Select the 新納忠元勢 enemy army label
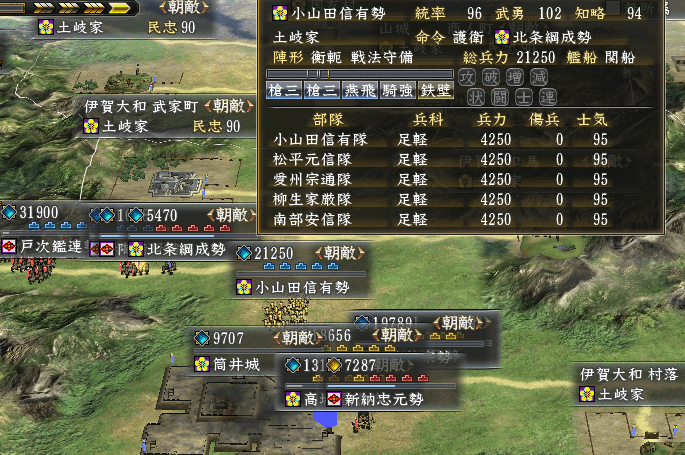 384,399
